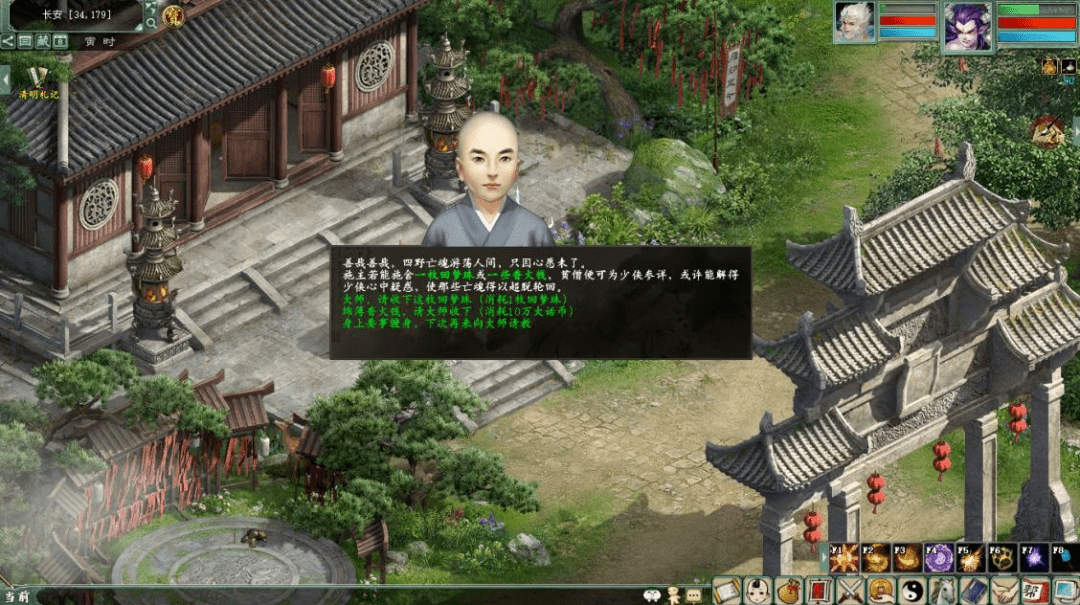Click the share icon under location bar
This screenshot has width=1080, height=605.
pyautogui.click(x=8, y=41)
